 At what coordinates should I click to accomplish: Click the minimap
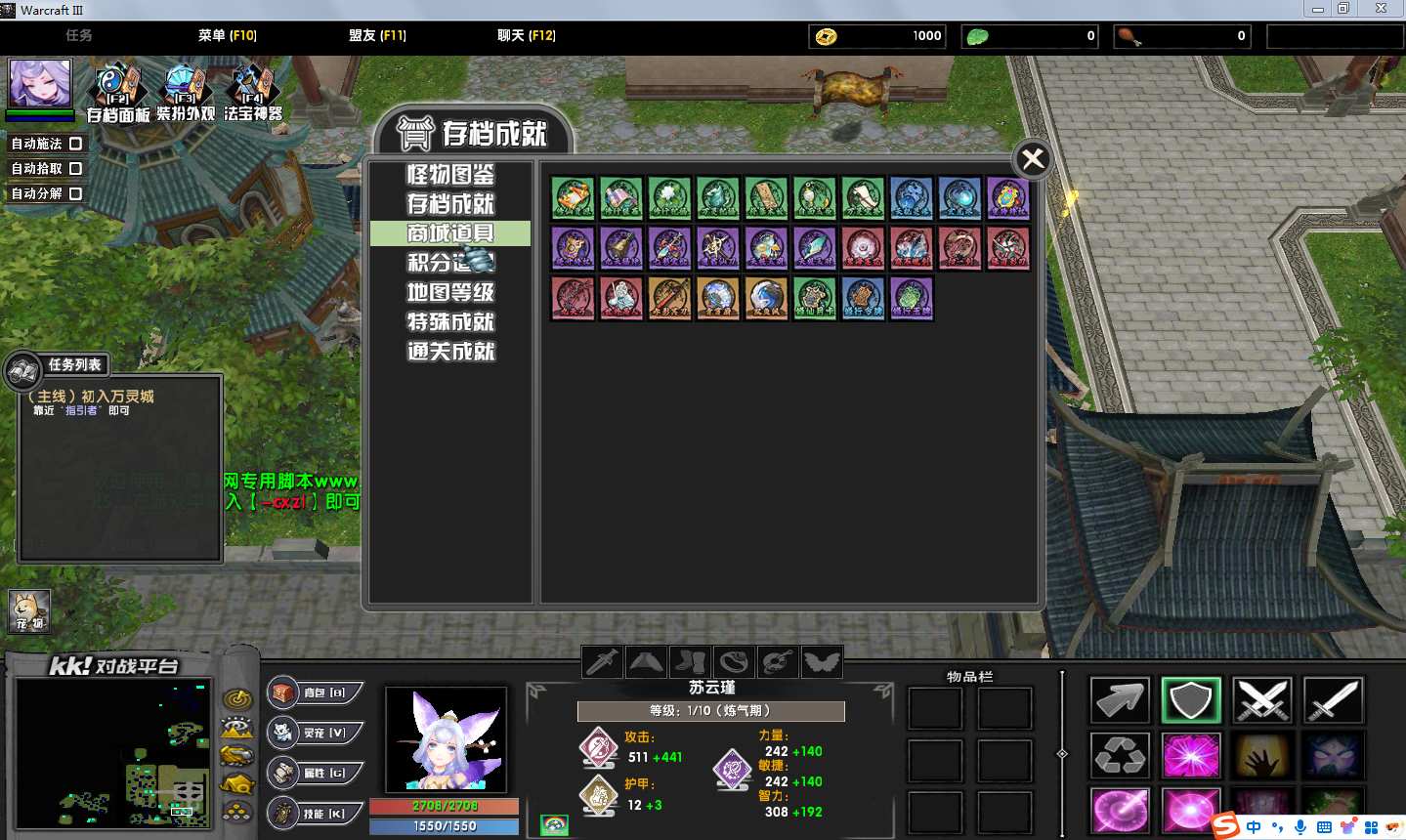click(113, 753)
